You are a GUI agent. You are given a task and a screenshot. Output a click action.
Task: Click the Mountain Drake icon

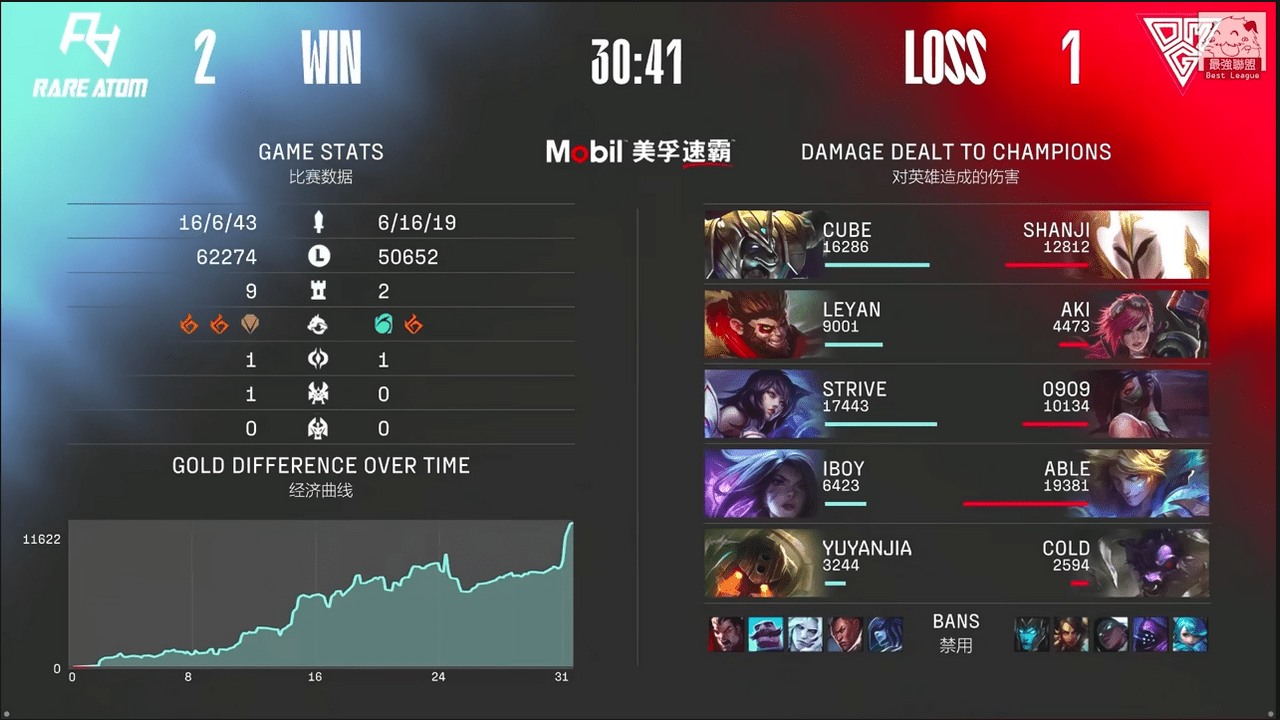252,324
